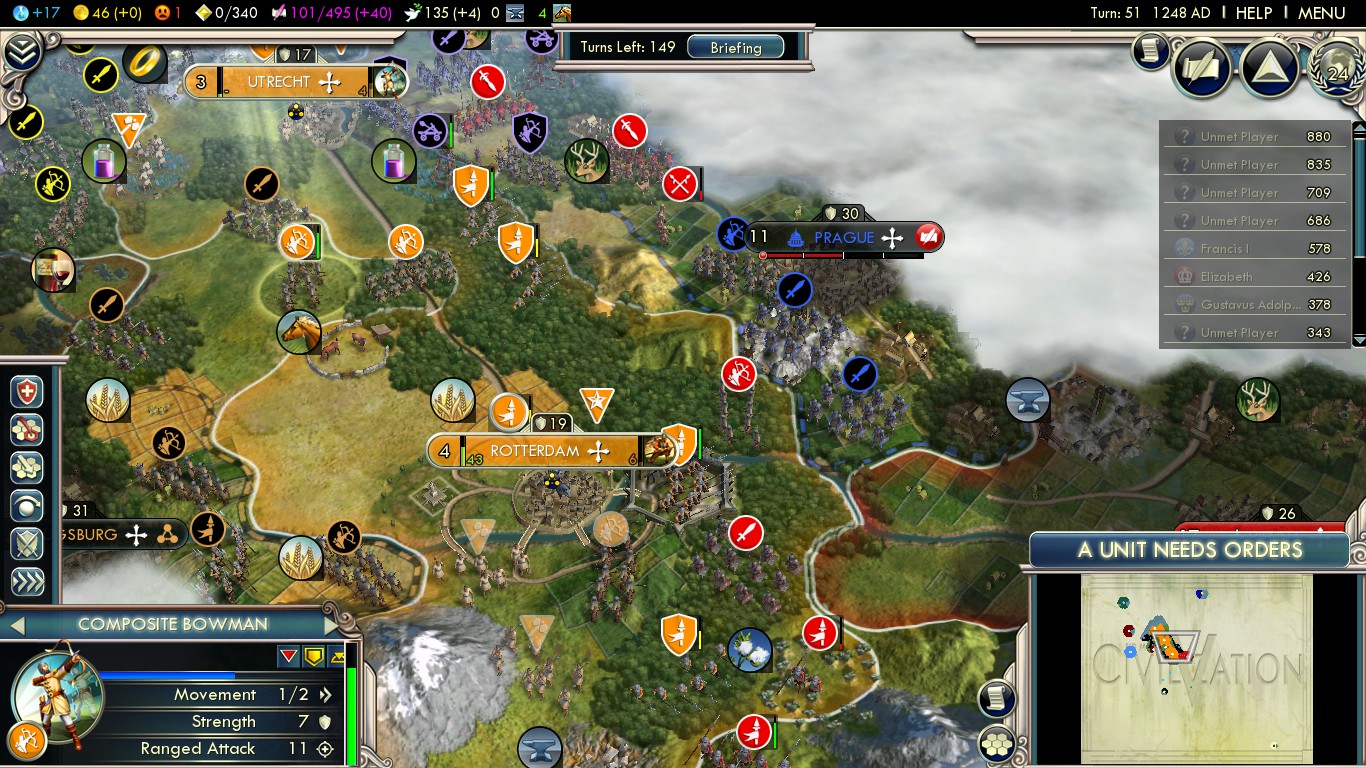Open the MENU in the top bar
The width and height of the screenshot is (1366, 768).
pyautogui.click(x=1321, y=13)
